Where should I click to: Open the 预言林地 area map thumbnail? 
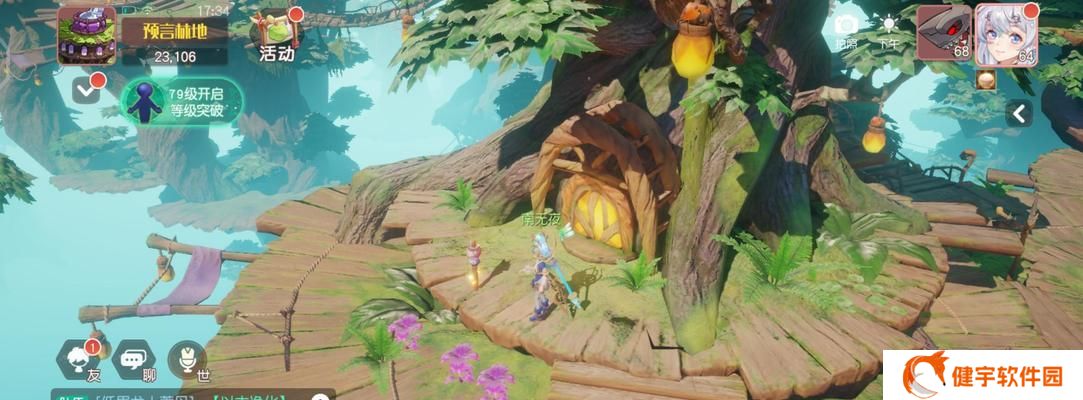(86, 34)
